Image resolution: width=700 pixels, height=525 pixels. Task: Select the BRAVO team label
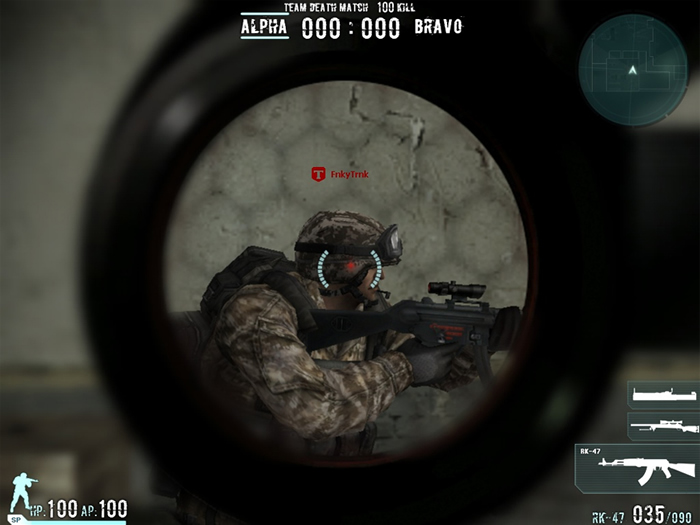pos(438,27)
